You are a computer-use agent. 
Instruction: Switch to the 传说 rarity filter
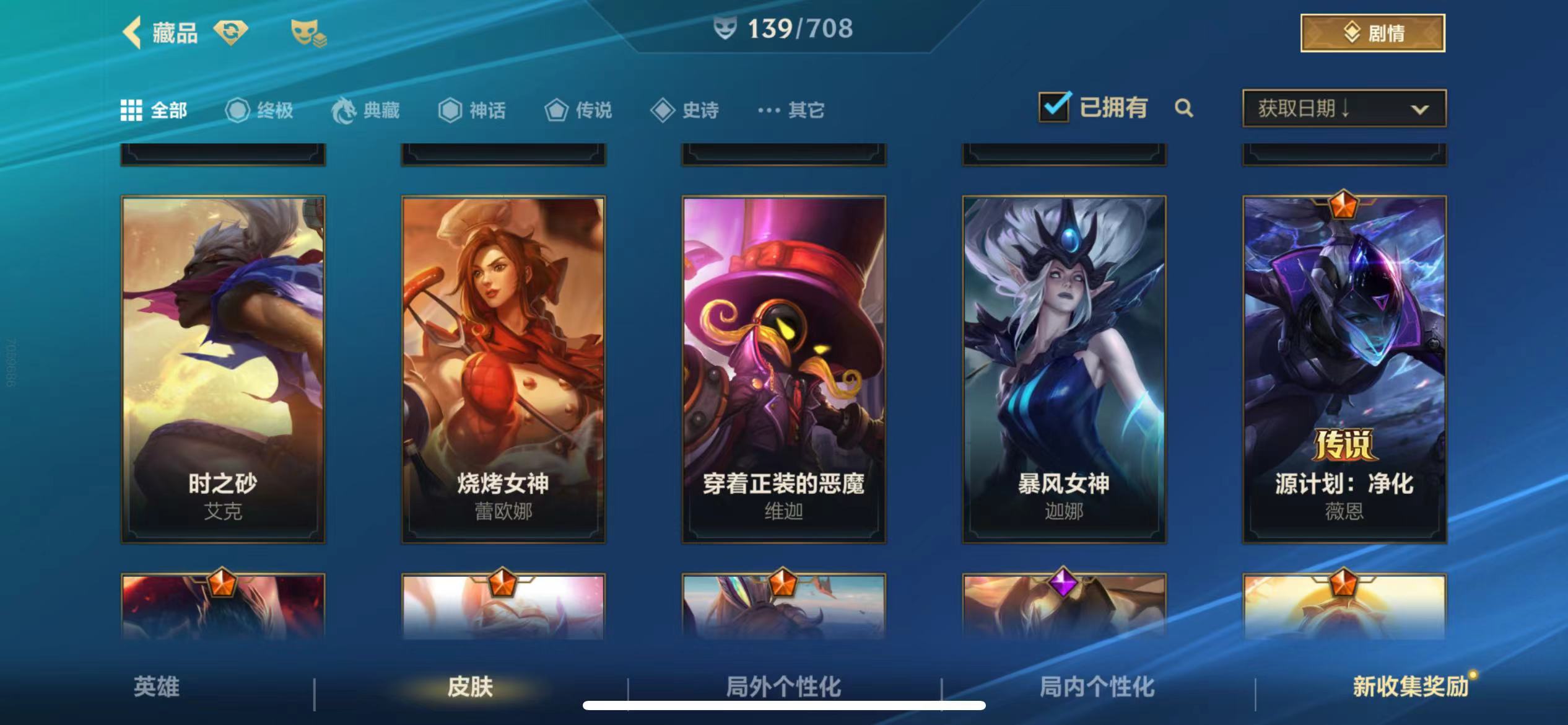click(x=578, y=110)
